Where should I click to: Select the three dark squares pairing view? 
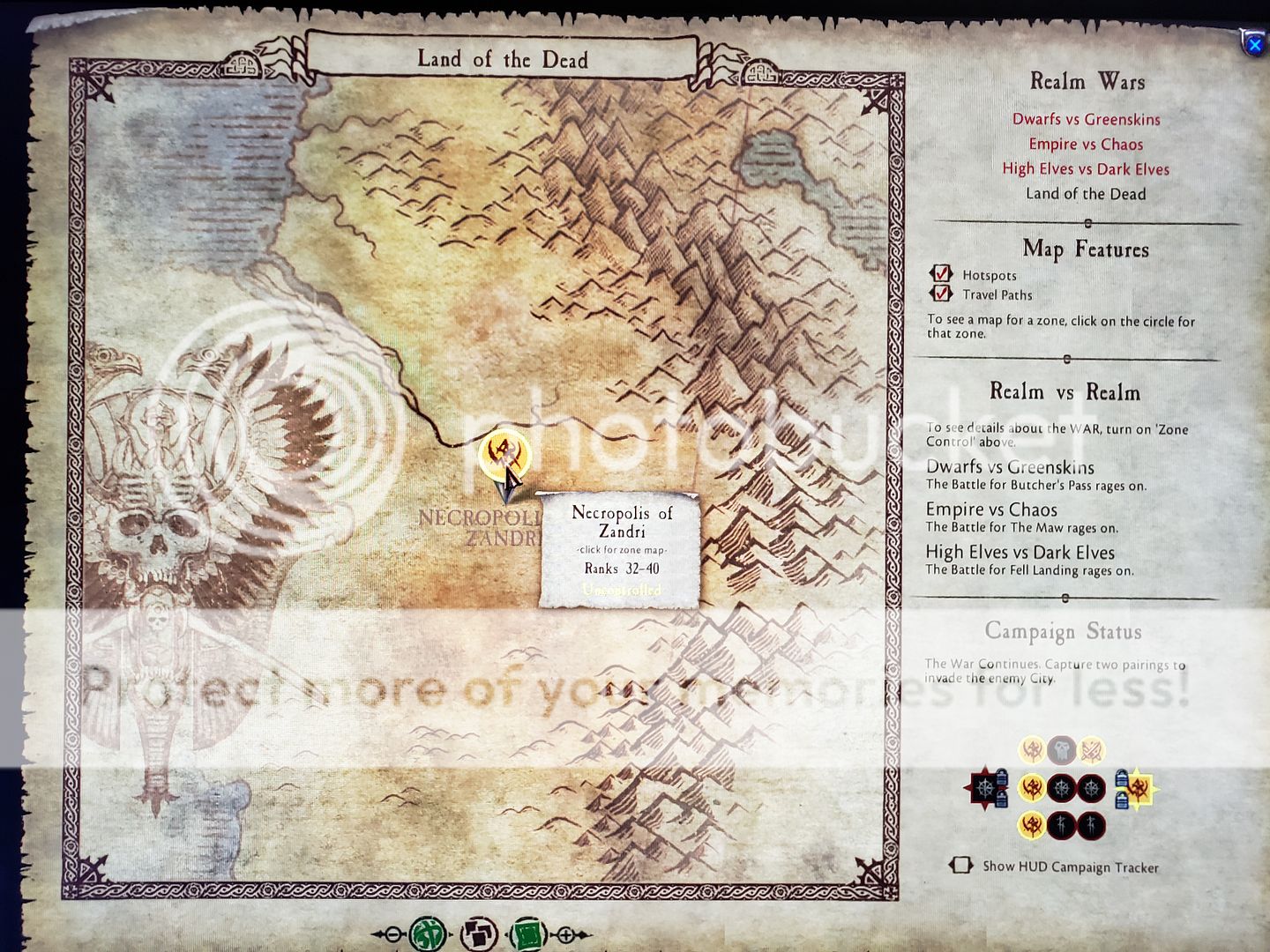[x=479, y=934]
